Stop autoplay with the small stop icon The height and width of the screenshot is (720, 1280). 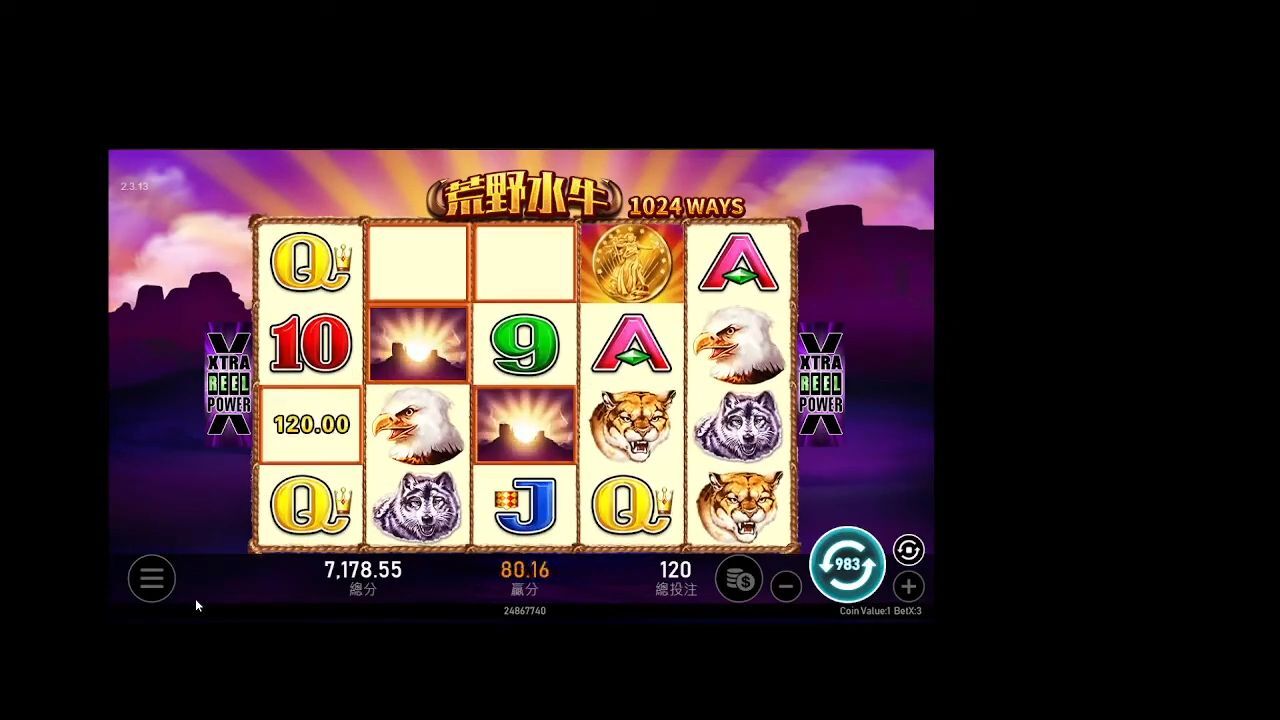click(x=908, y=550)
